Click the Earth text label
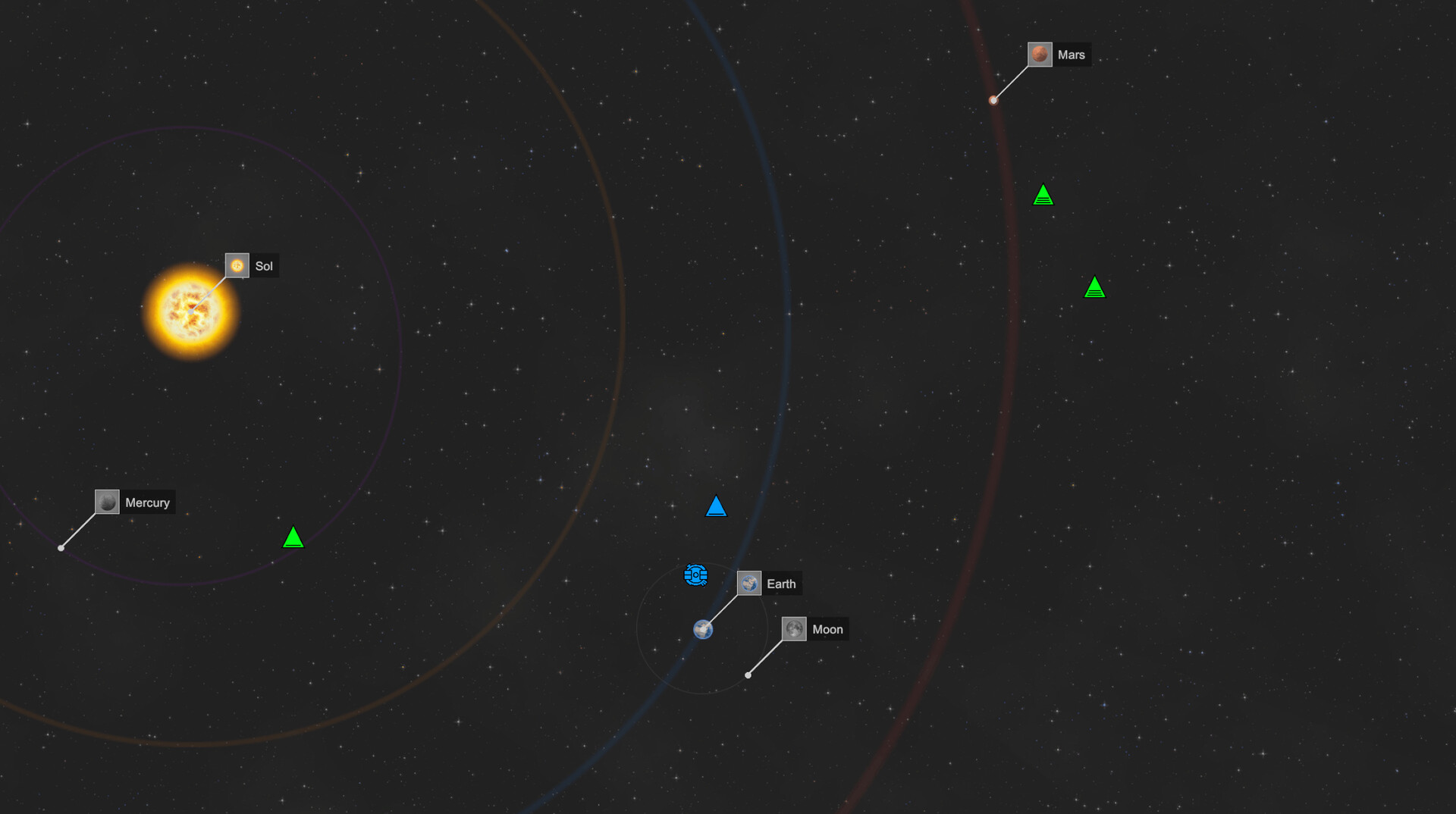The height and width of the screenshot is (814, 1456). [782, 583]
